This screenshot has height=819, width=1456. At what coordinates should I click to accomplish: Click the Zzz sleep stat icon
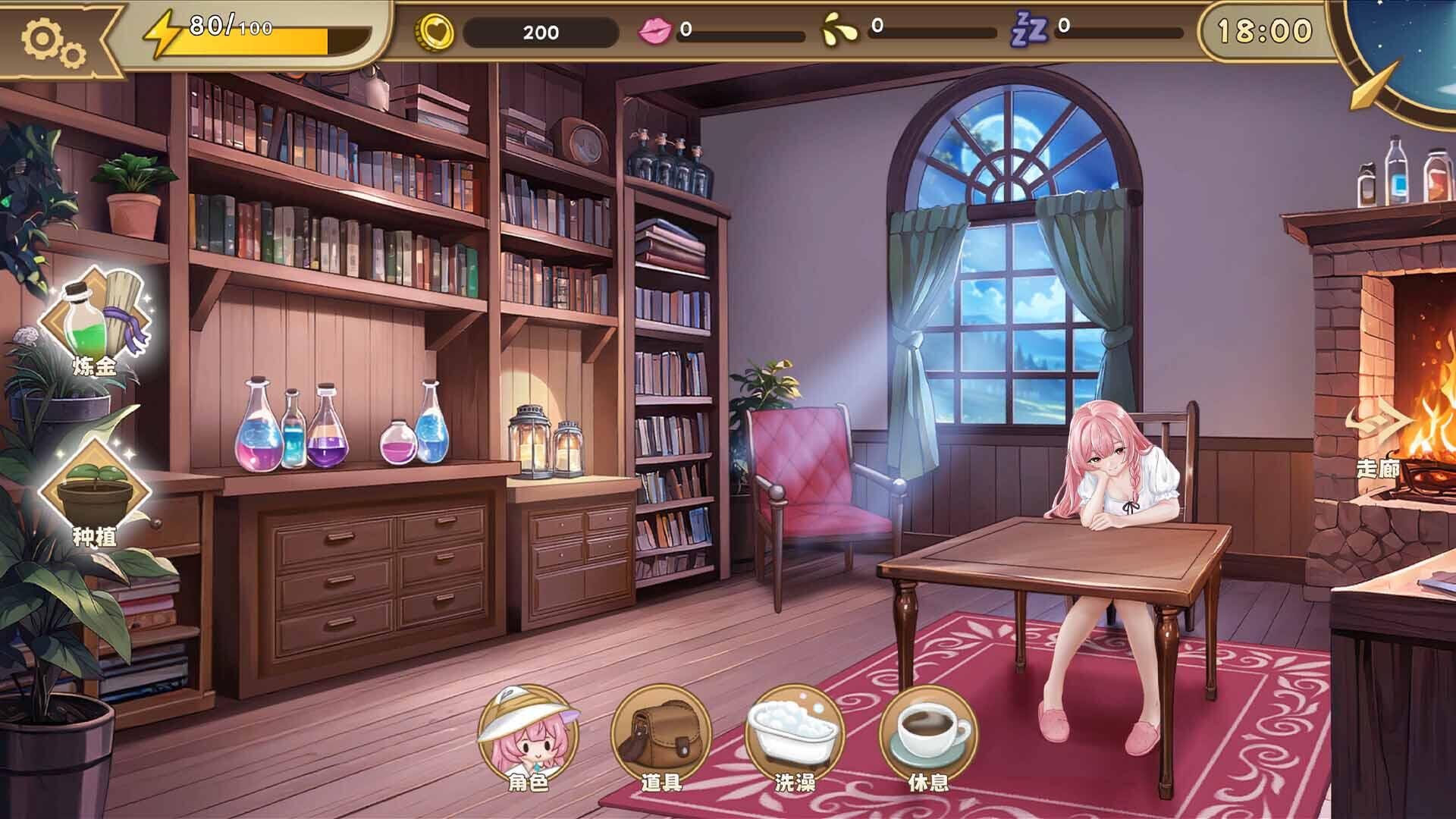point(1032,32)
